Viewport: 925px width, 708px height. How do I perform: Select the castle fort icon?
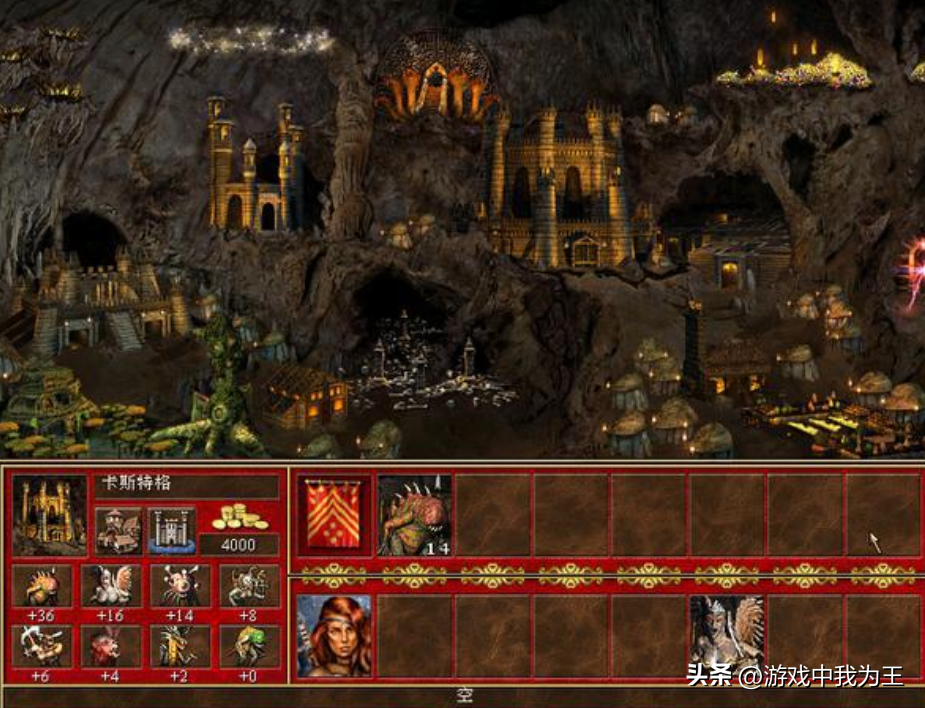171,531
